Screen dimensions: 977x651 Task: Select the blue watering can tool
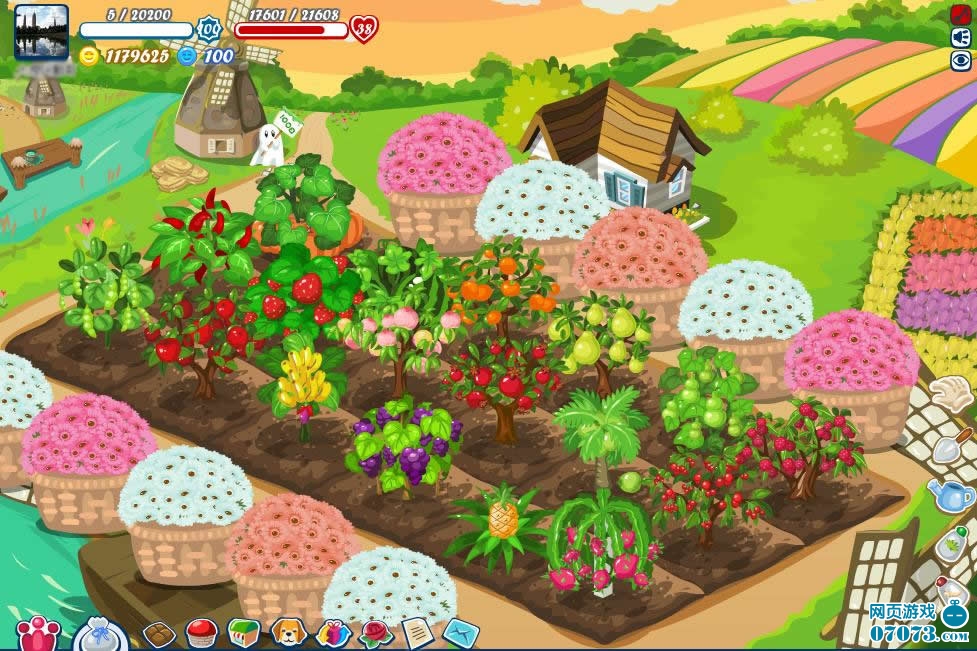[951, 495]
